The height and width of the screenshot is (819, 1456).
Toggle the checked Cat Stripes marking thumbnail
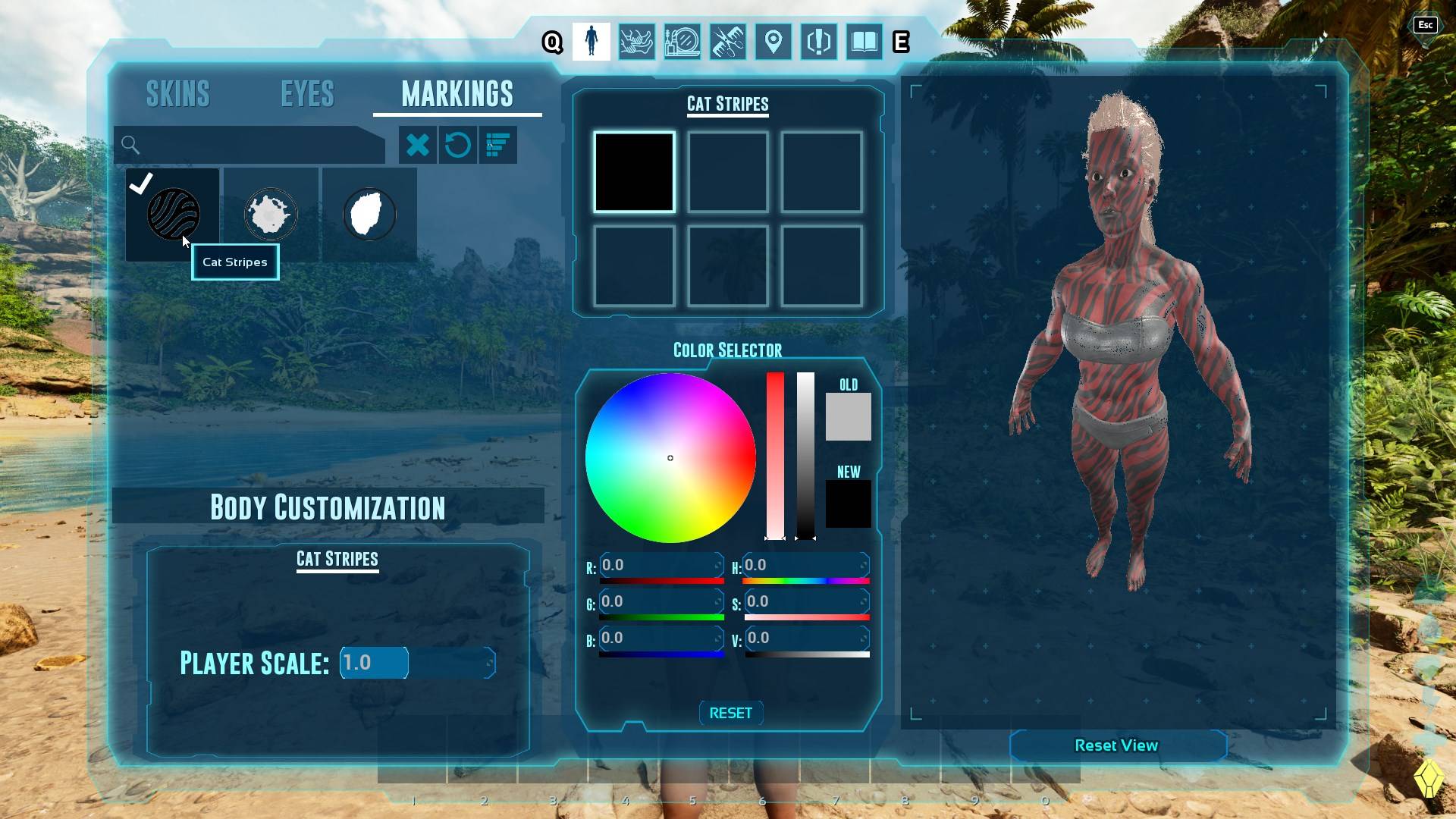tap(173, 214)
